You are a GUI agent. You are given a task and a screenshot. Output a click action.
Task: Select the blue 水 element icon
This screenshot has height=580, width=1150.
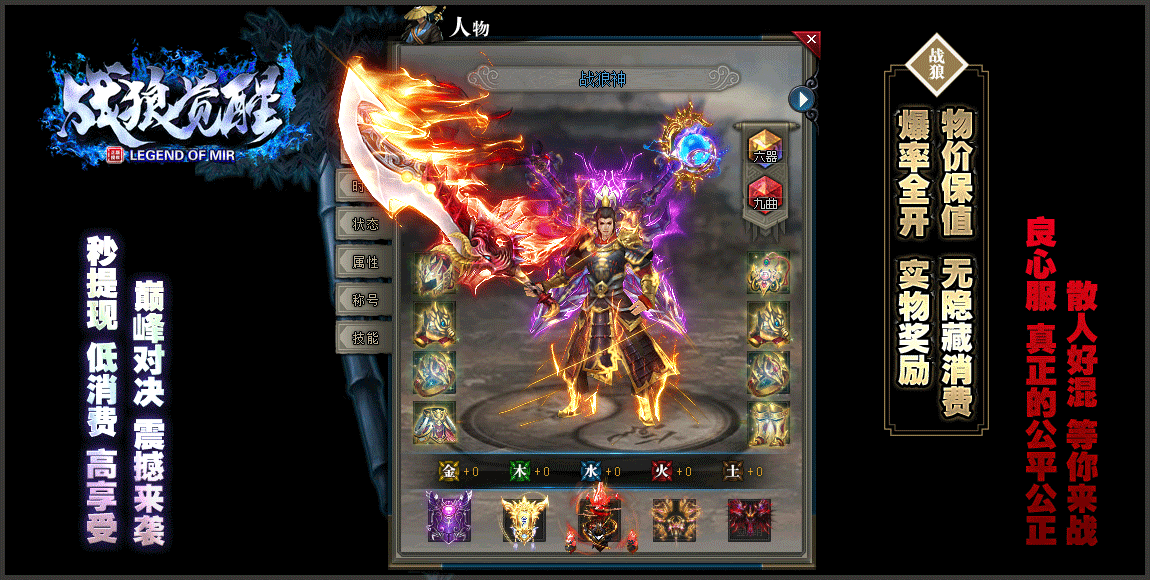pos(591,471)
